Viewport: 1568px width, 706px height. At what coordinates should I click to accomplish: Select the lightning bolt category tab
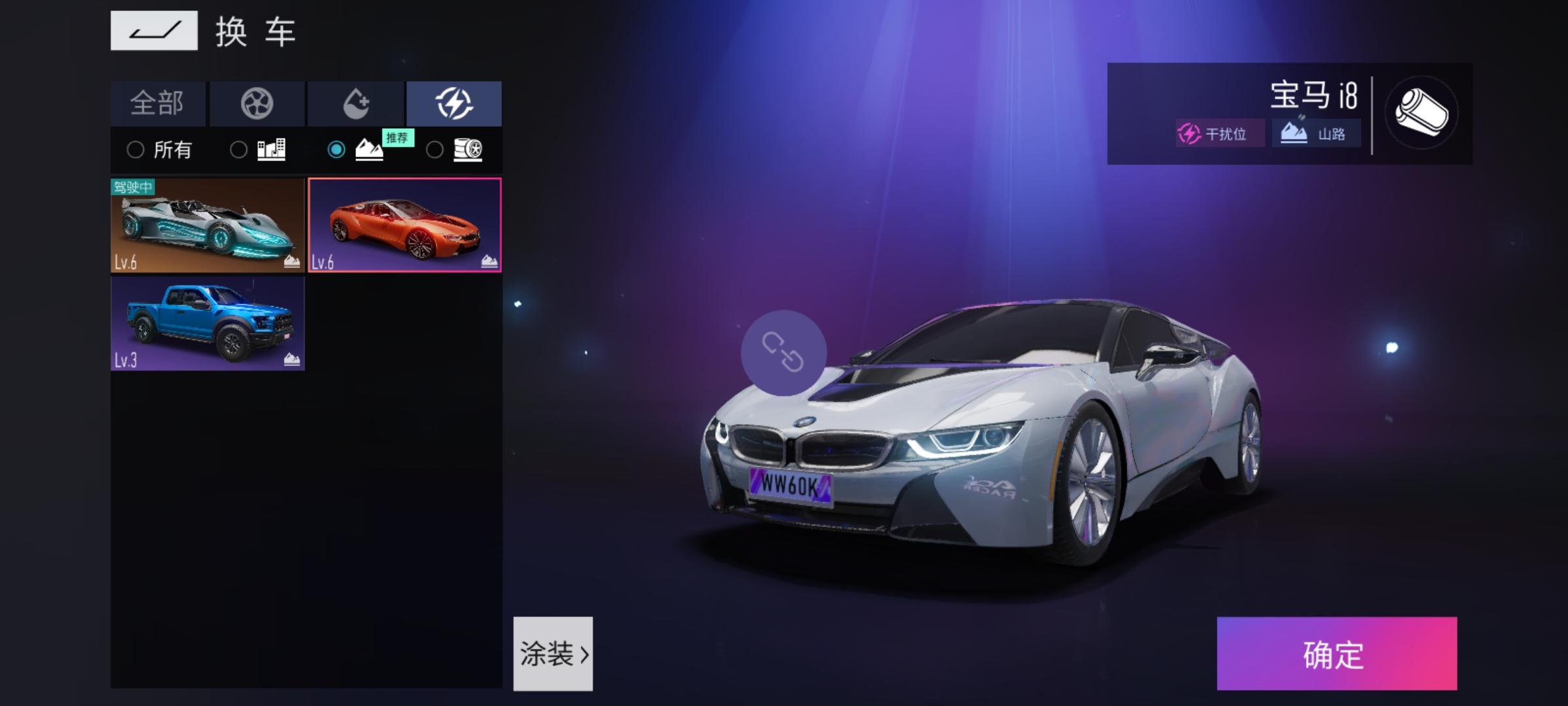point(454,103)
